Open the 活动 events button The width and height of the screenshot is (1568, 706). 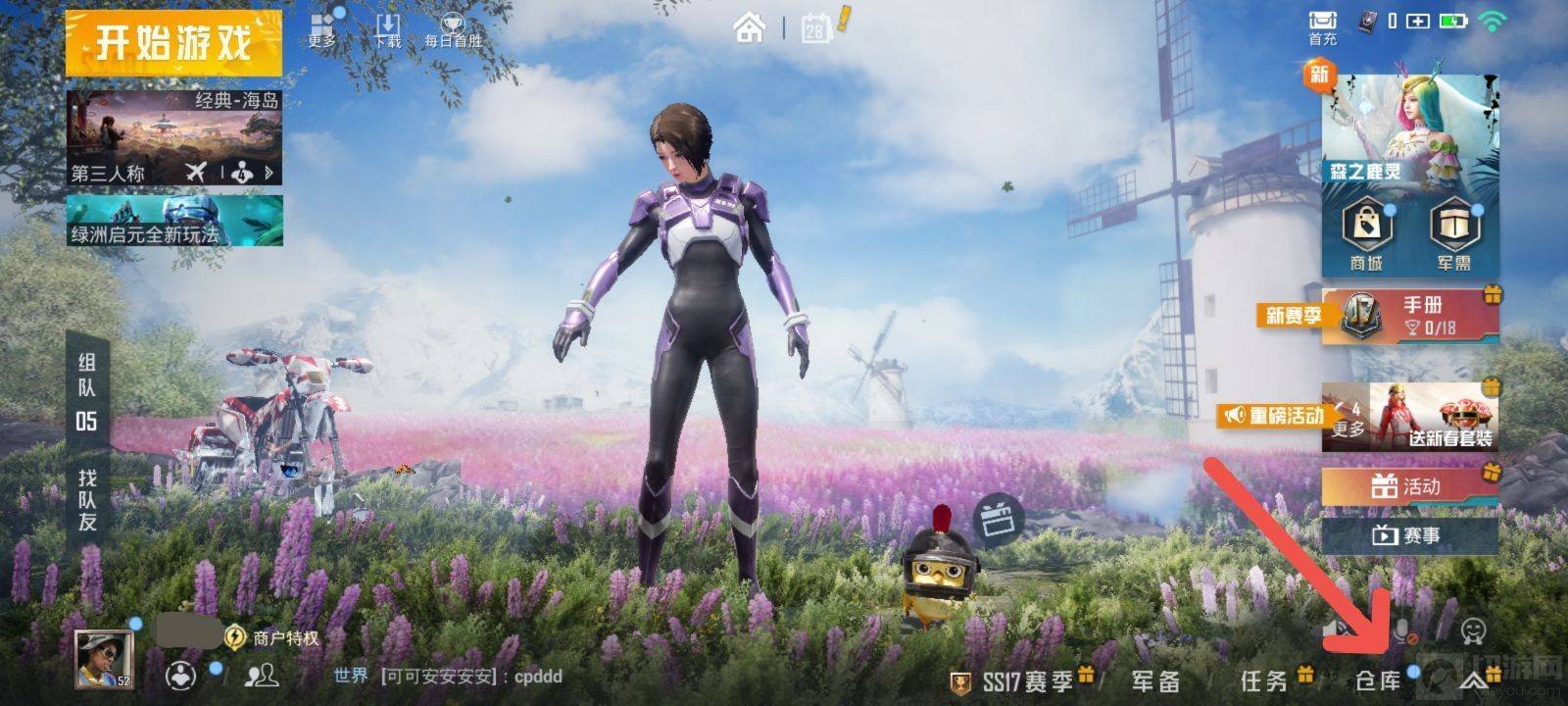[x=1409, y=486]
